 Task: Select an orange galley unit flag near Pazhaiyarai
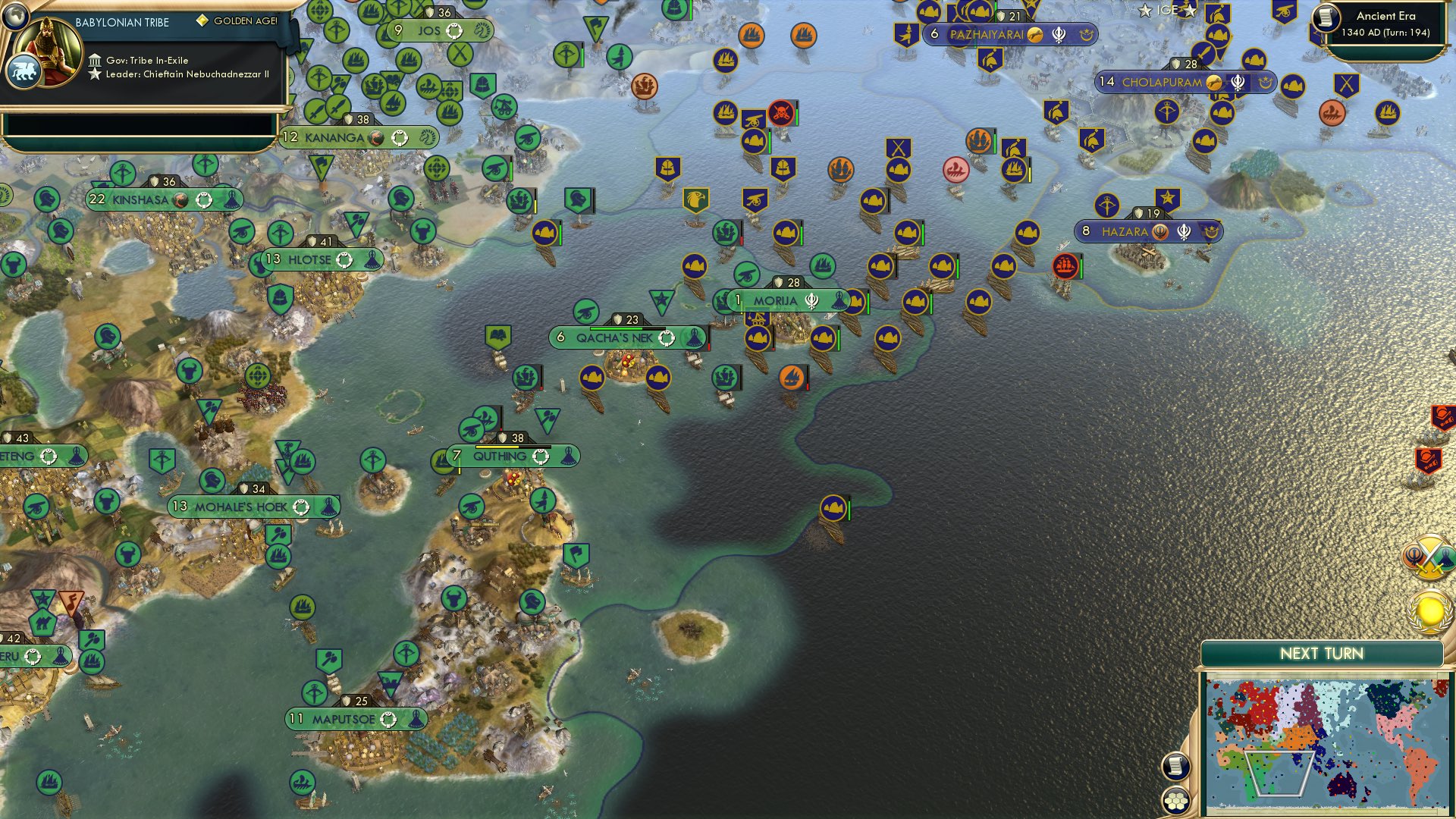[802, 34]
